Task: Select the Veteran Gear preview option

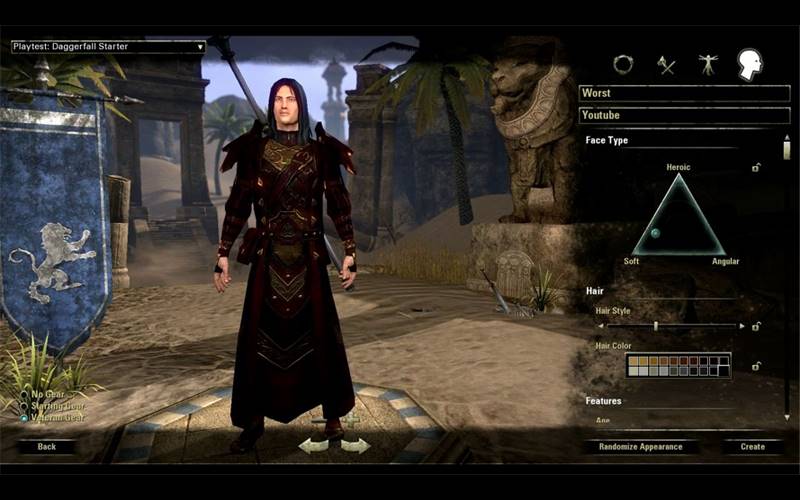Action: 25,418
